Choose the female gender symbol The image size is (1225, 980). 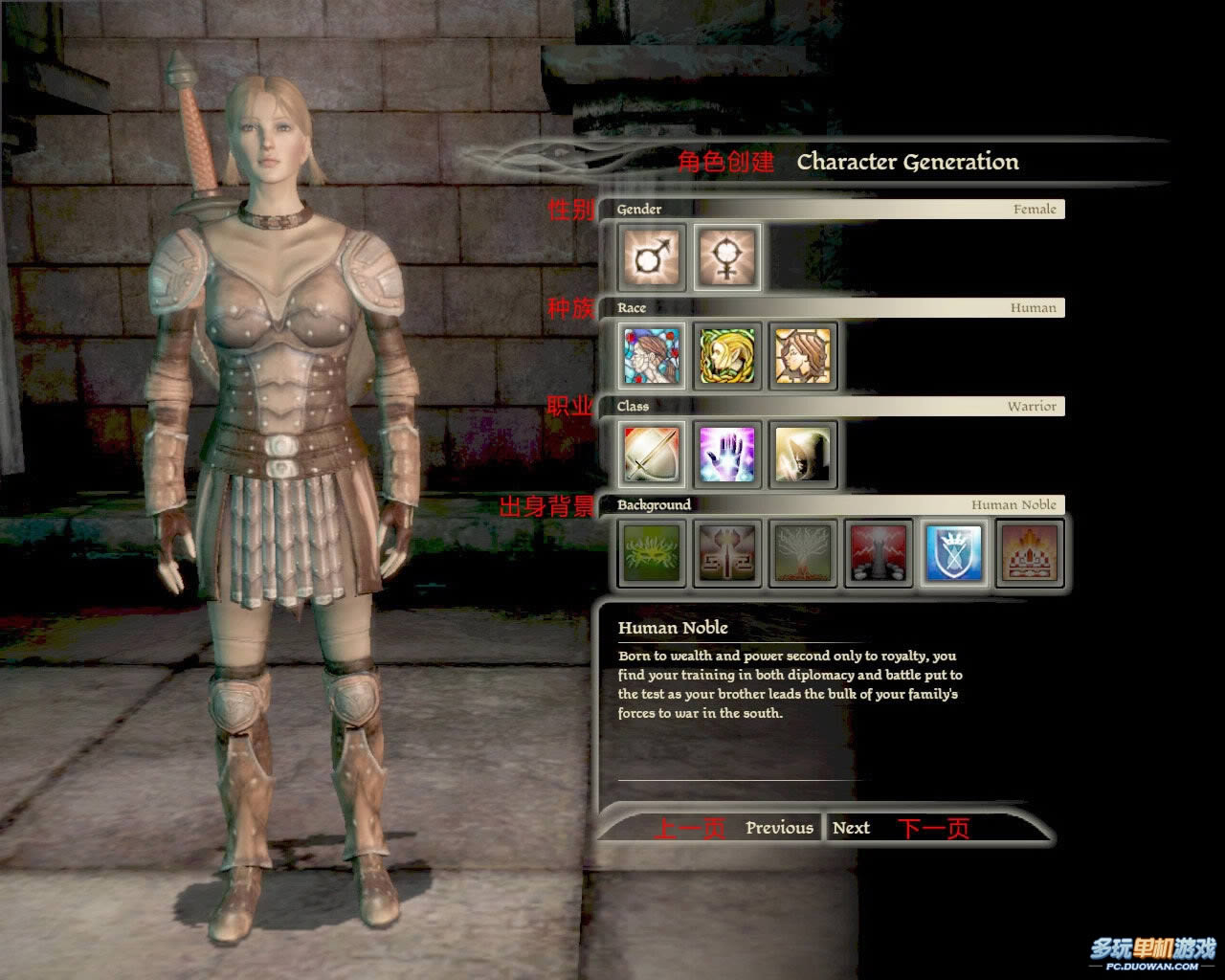click(727, 257)
